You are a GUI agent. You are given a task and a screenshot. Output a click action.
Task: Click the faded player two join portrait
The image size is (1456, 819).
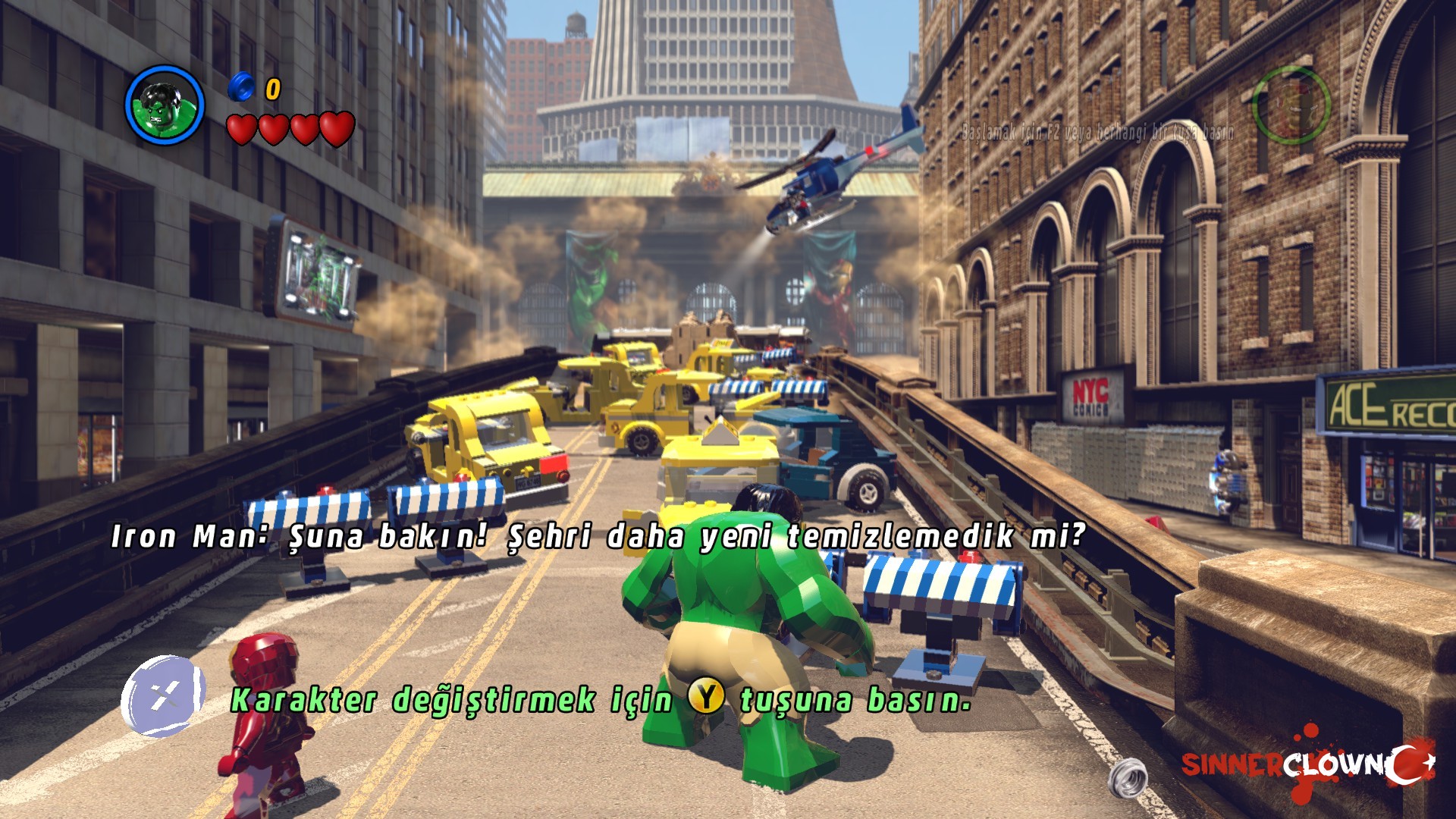1291,105
